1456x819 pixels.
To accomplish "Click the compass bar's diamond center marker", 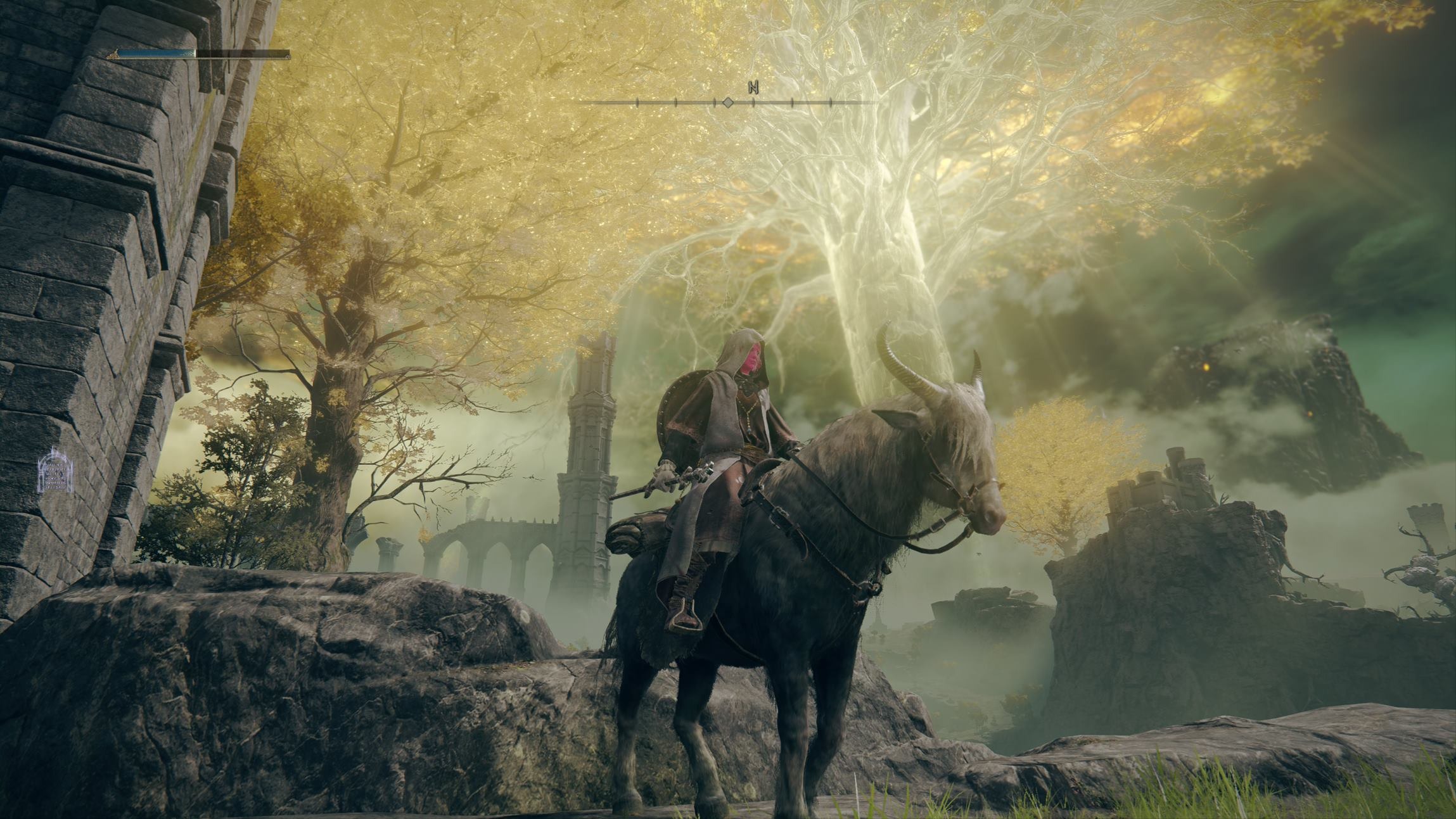I will [x=728, y=102].
